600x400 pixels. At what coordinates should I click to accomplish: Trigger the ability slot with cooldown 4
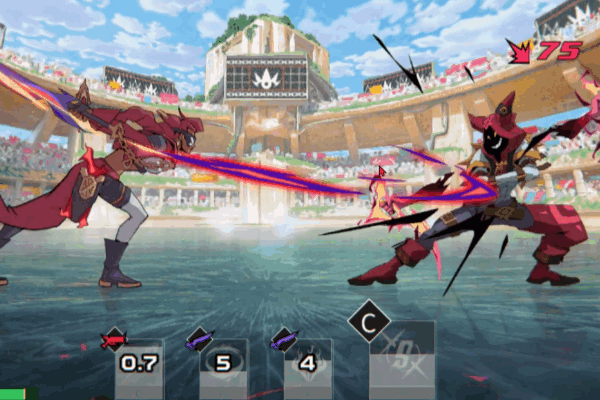coord(307,364)
